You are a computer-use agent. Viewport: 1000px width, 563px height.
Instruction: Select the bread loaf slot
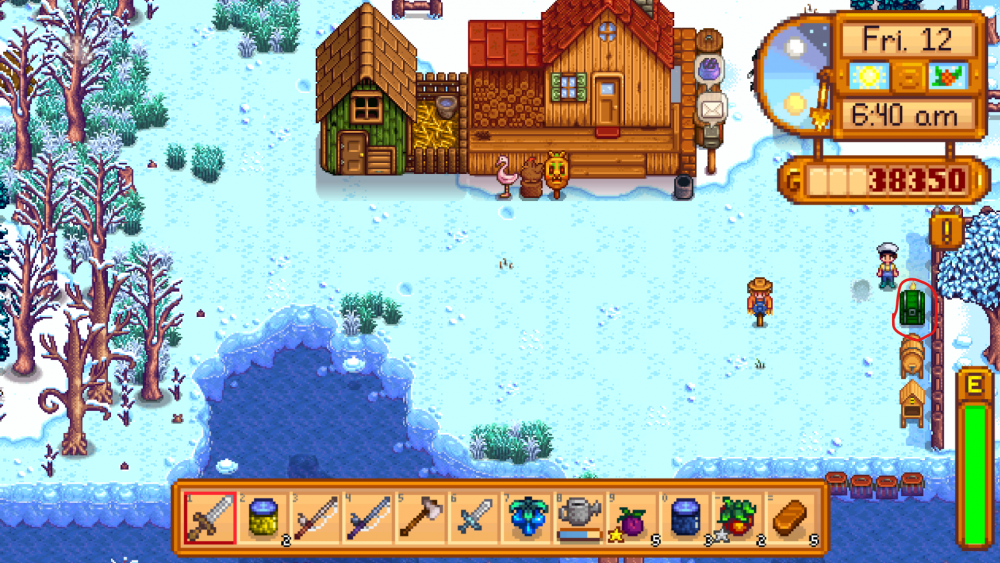[790, 518]
